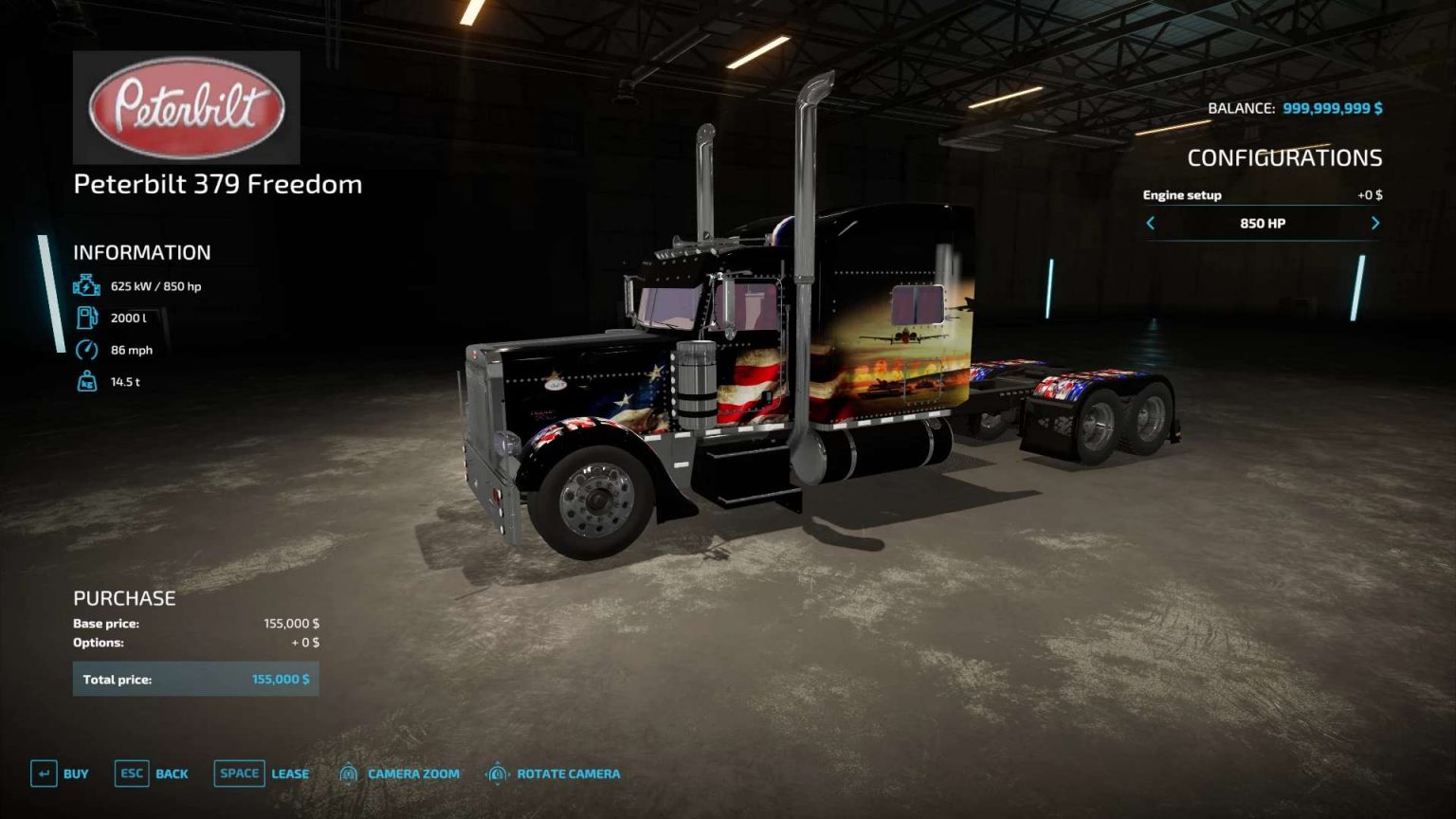Click the speedometer icon next to 86 mph
Viewport: 1456px width, 819px height.
coord(87,349)
